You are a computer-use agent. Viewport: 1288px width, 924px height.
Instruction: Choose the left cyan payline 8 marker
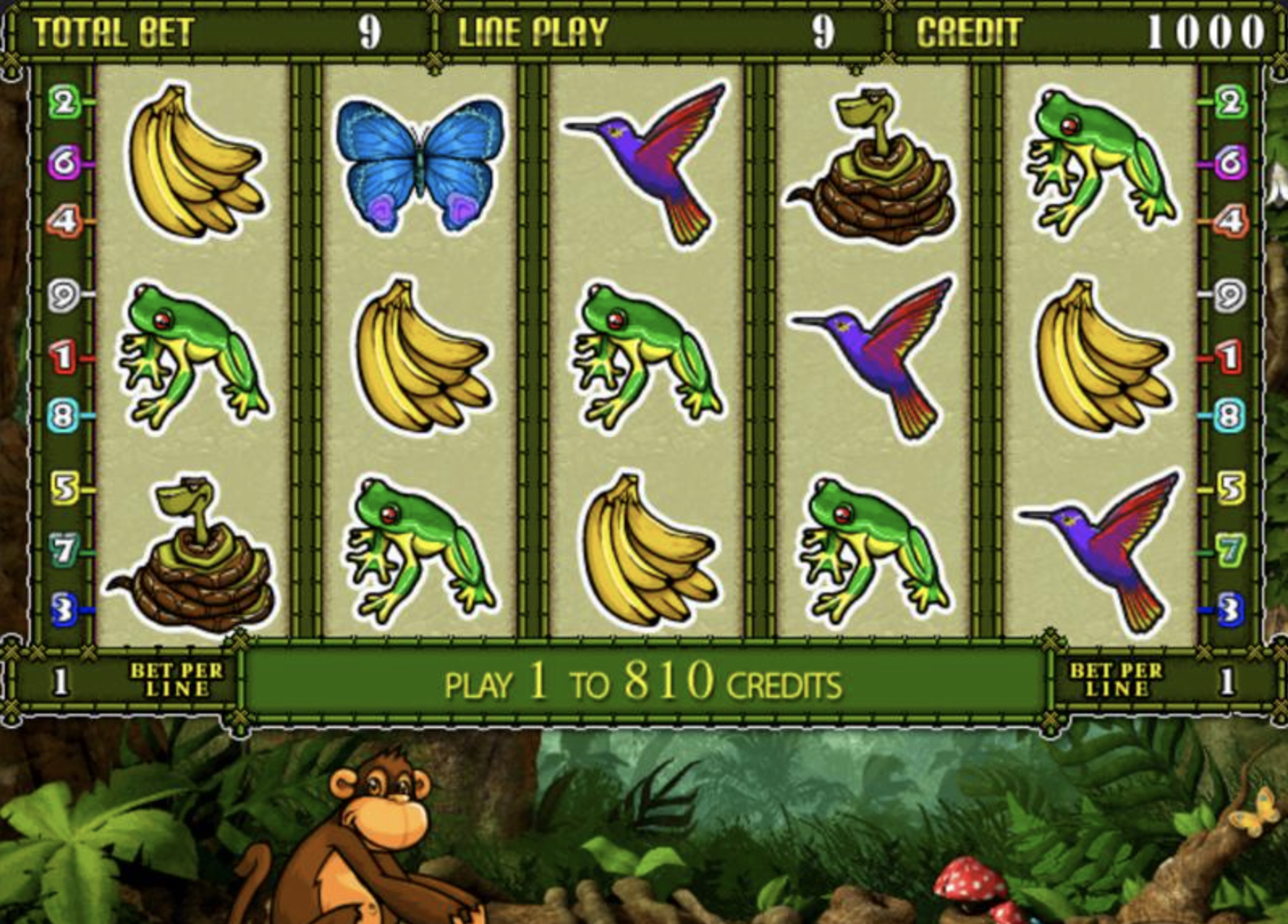(63, 416)
